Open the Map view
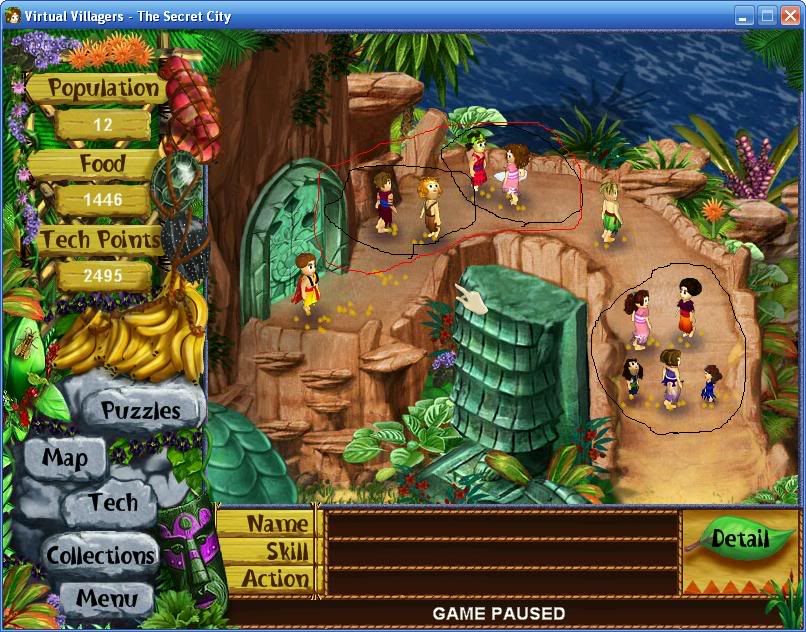This screenshot has height=632, width=806. click(65, 459)
